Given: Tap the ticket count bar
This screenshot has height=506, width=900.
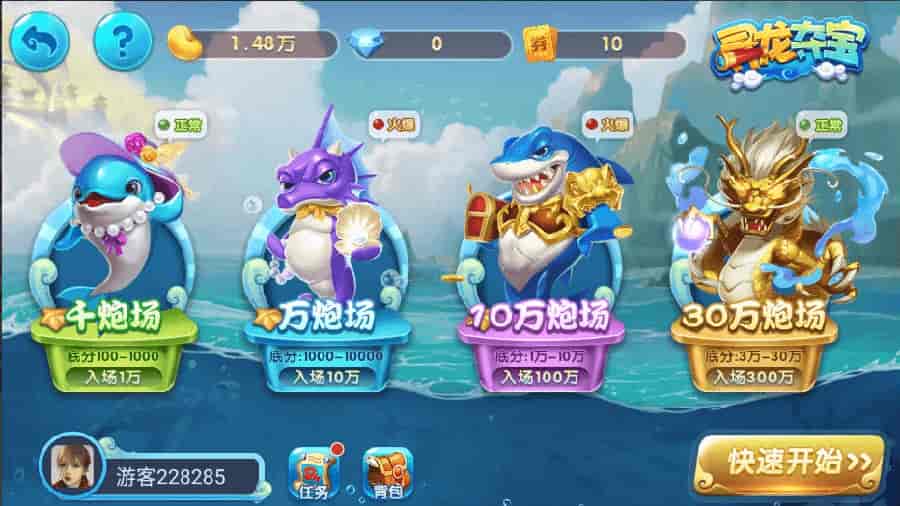Looking at the screenshot, I should 606,43.
